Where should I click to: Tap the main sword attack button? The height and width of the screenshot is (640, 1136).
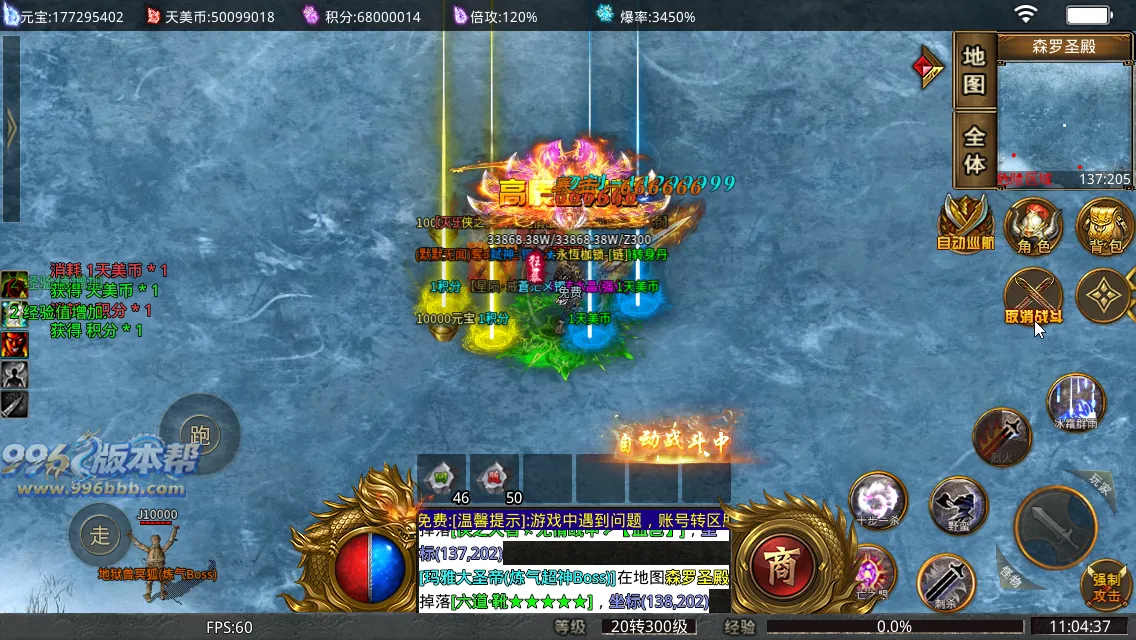pyautogui.click(x=1055, y=525)
